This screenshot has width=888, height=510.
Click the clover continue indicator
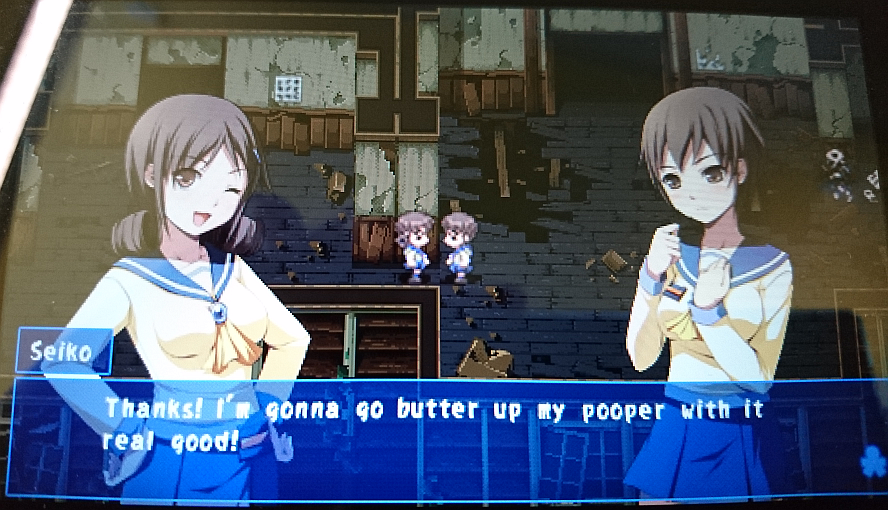pos(870,462)
